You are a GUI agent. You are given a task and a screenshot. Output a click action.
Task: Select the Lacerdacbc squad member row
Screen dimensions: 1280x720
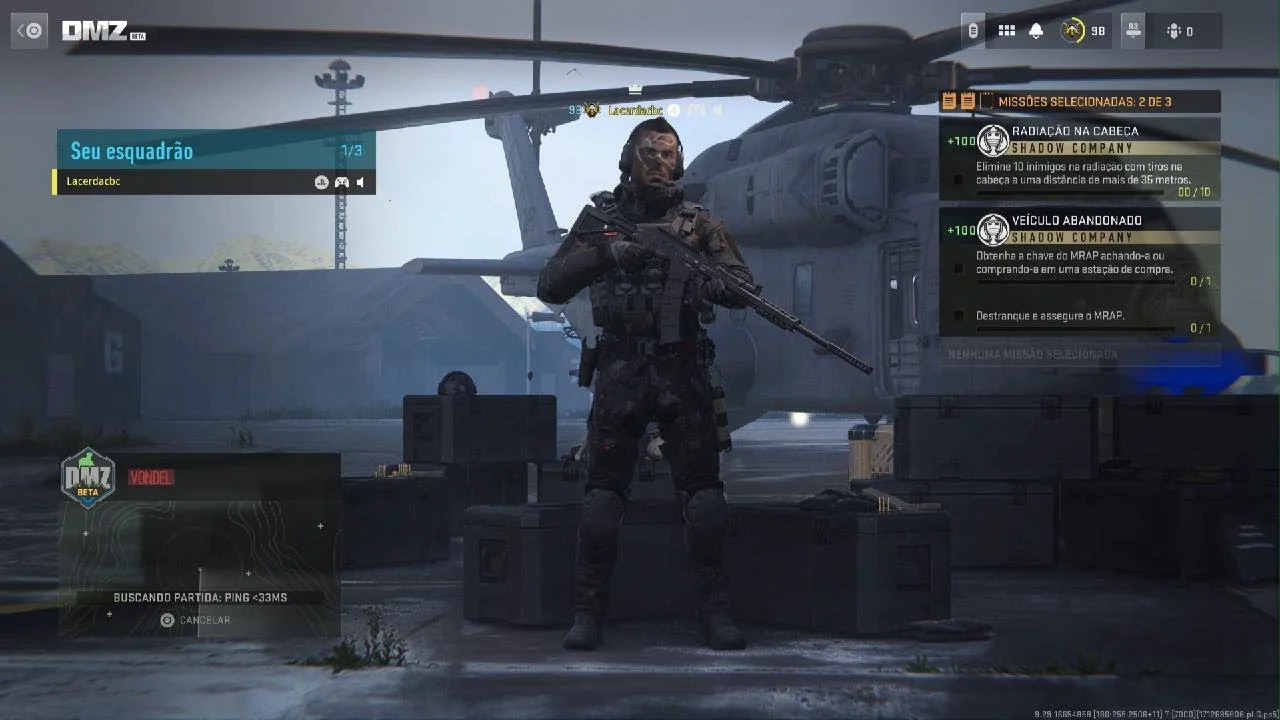pos(180,182)
